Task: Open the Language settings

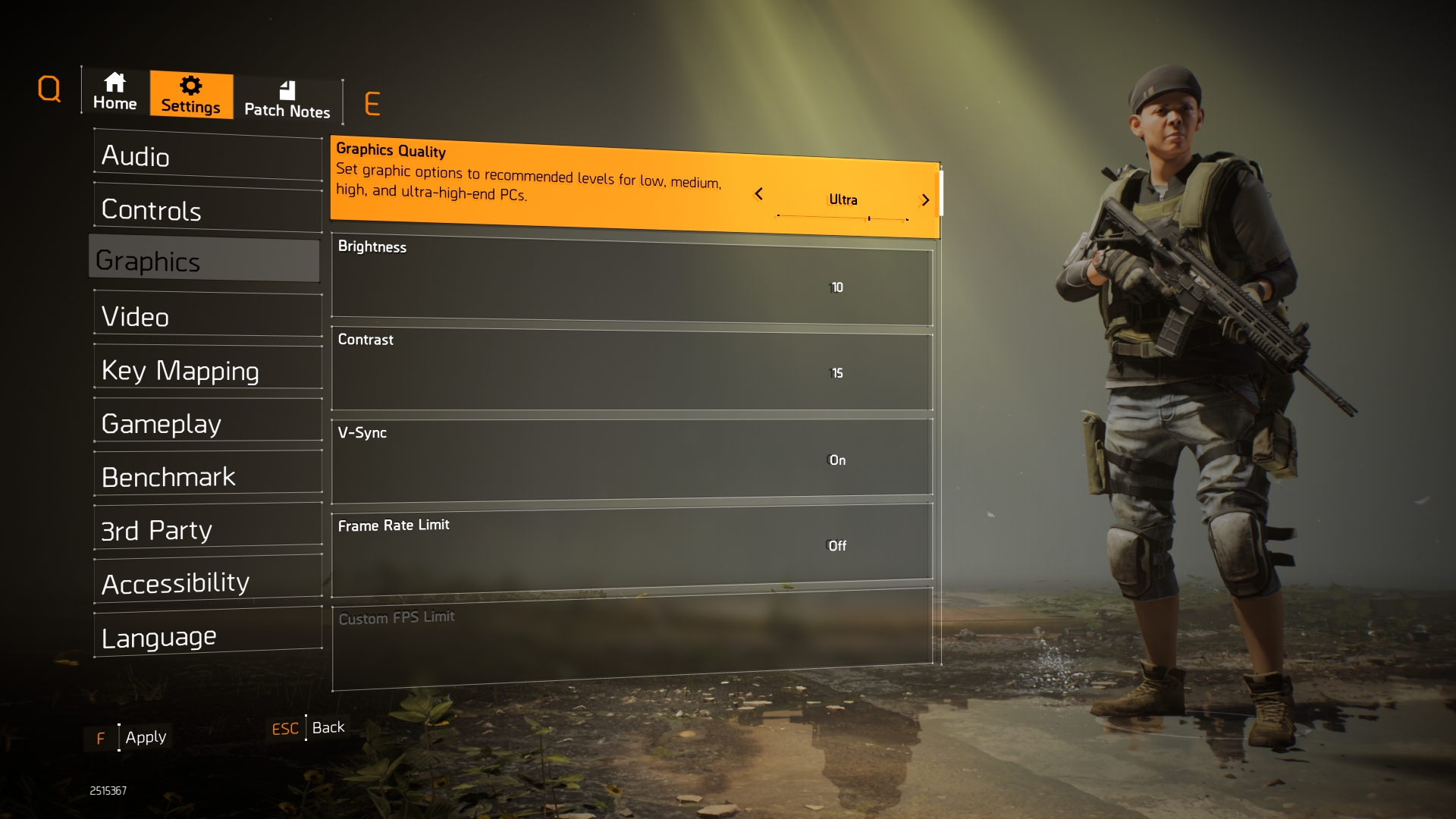Action: 207,637
